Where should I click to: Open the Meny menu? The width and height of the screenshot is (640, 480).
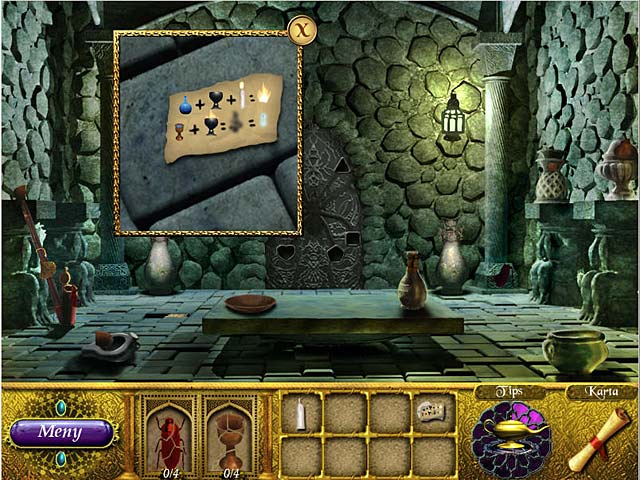coord(61,433)
